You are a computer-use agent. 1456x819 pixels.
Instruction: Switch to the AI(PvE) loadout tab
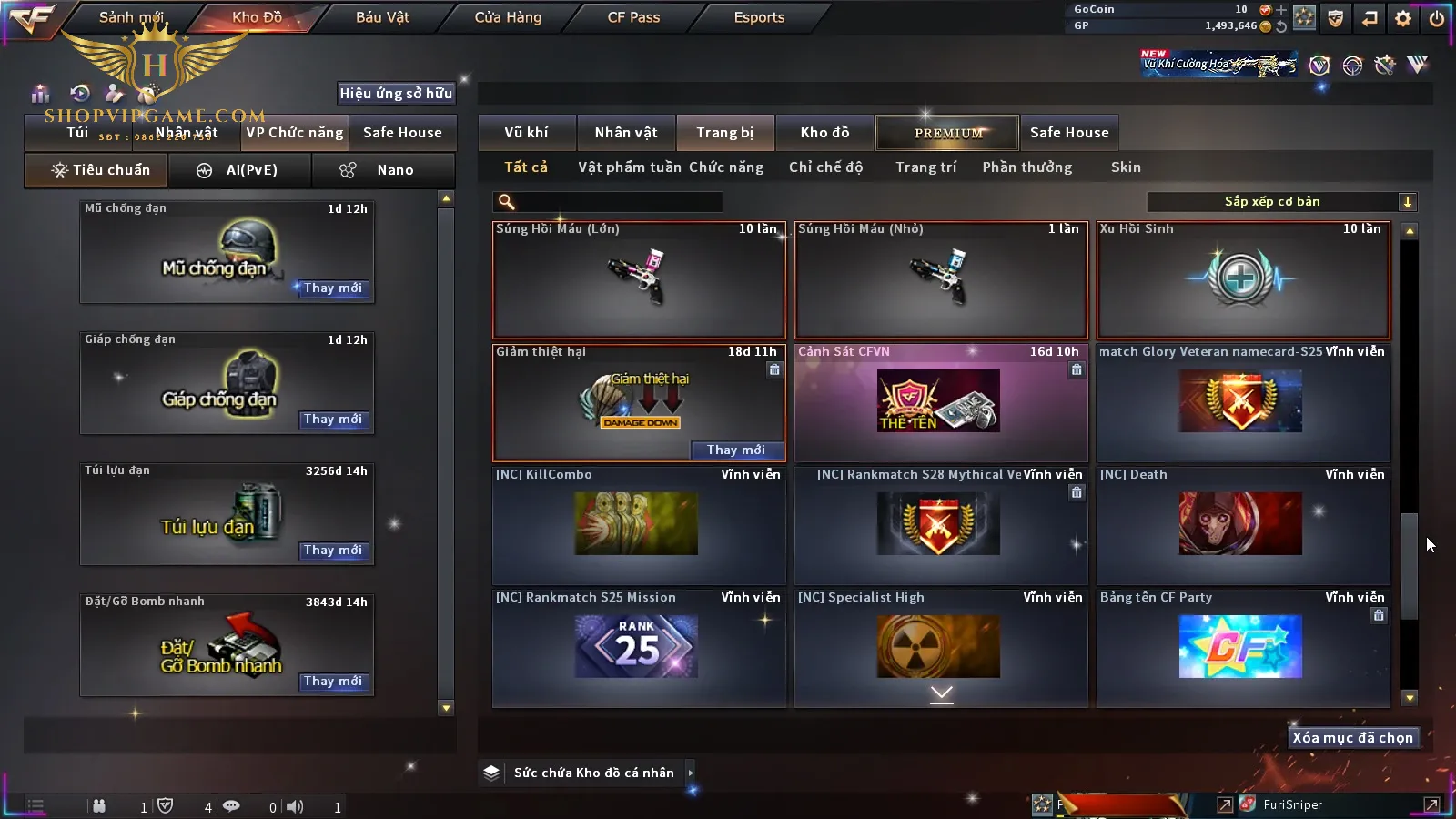(x=239, y=170)
